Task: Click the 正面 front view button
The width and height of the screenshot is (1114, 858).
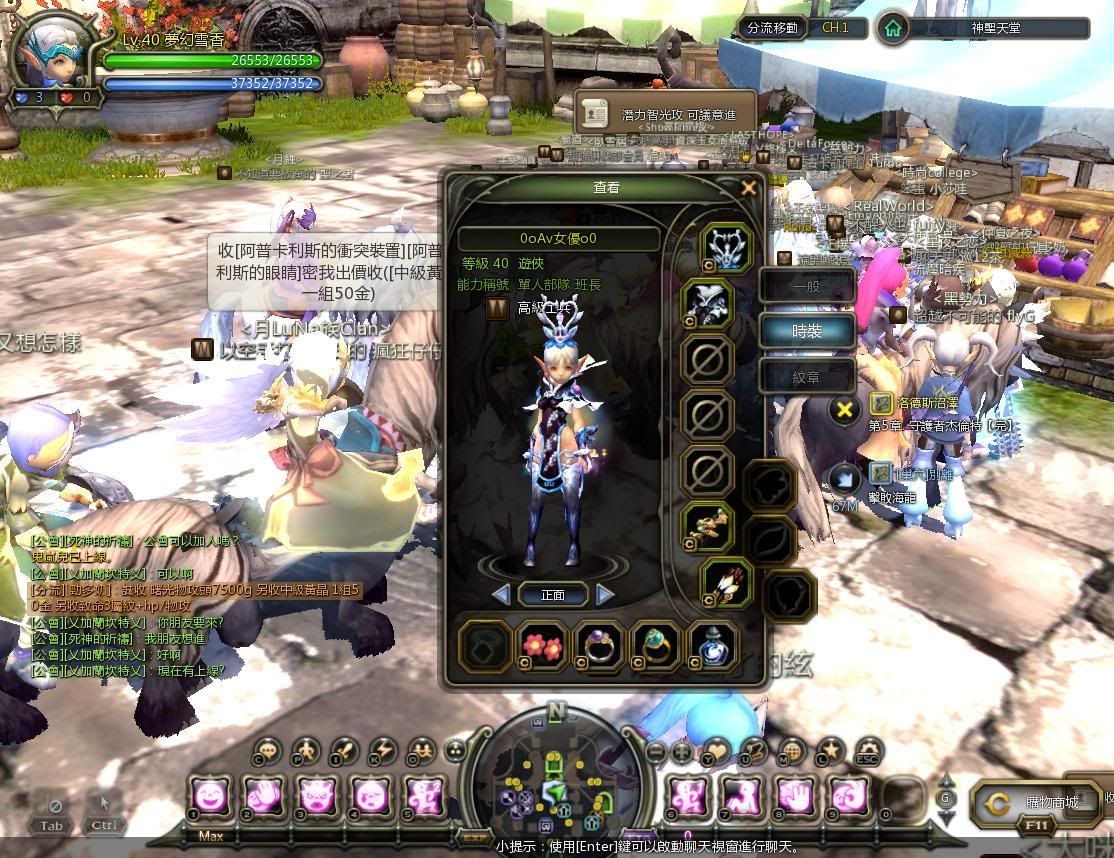Action: click(553, 595)
